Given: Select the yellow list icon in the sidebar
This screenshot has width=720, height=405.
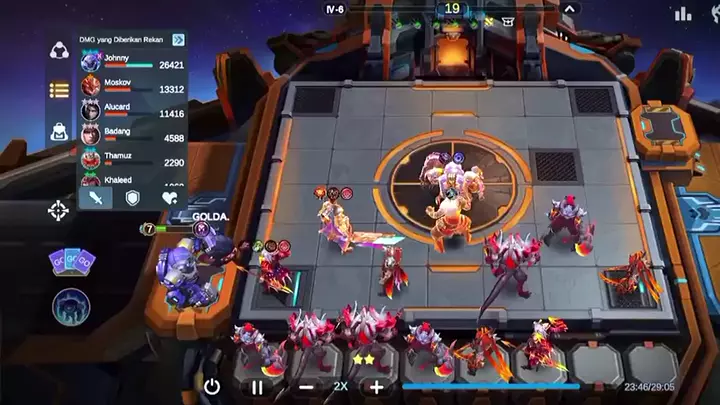Looking at the screenshot, I should point(59,90).
